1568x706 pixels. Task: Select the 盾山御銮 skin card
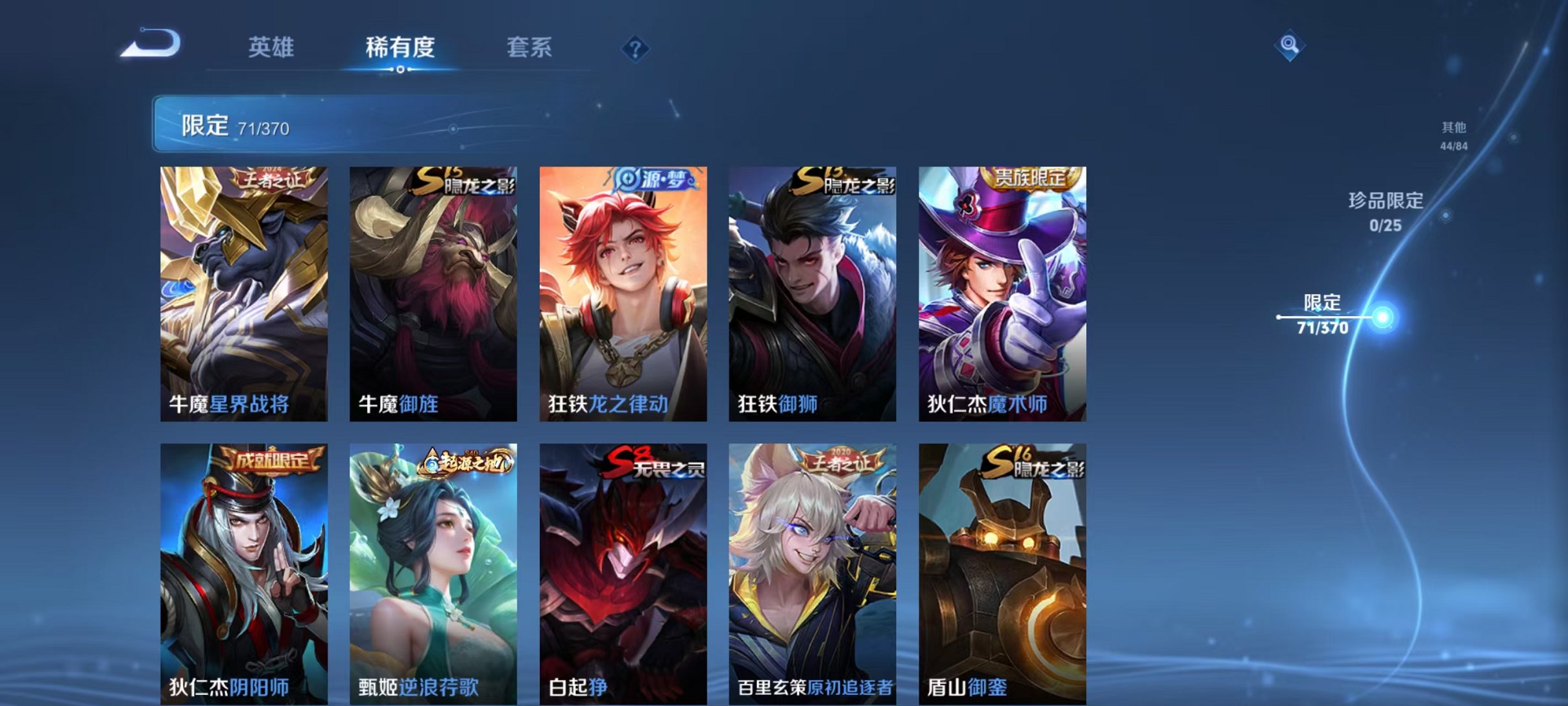[x=1003, y=571]
